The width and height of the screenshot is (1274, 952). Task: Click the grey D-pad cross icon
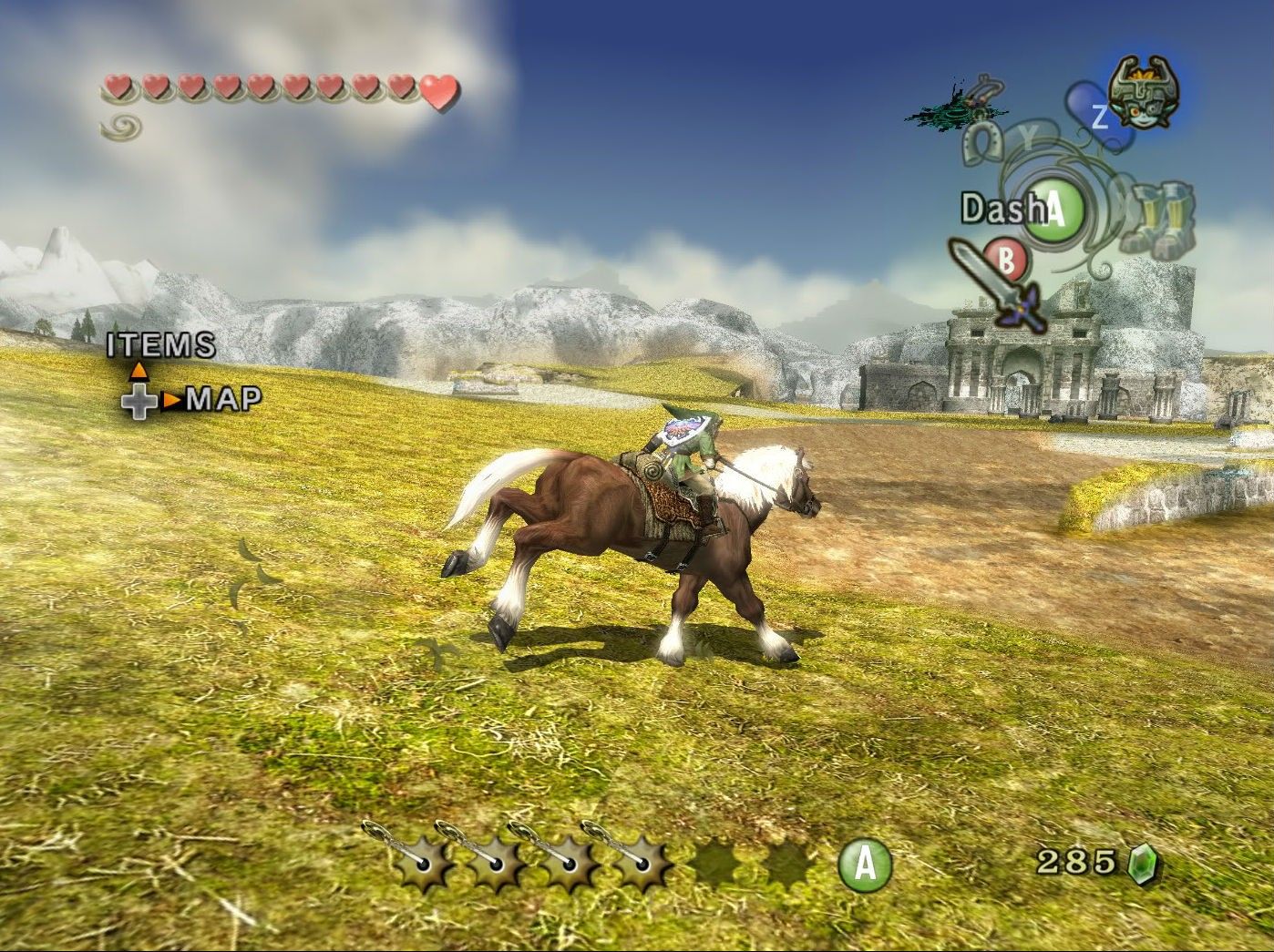coord(139,401)
